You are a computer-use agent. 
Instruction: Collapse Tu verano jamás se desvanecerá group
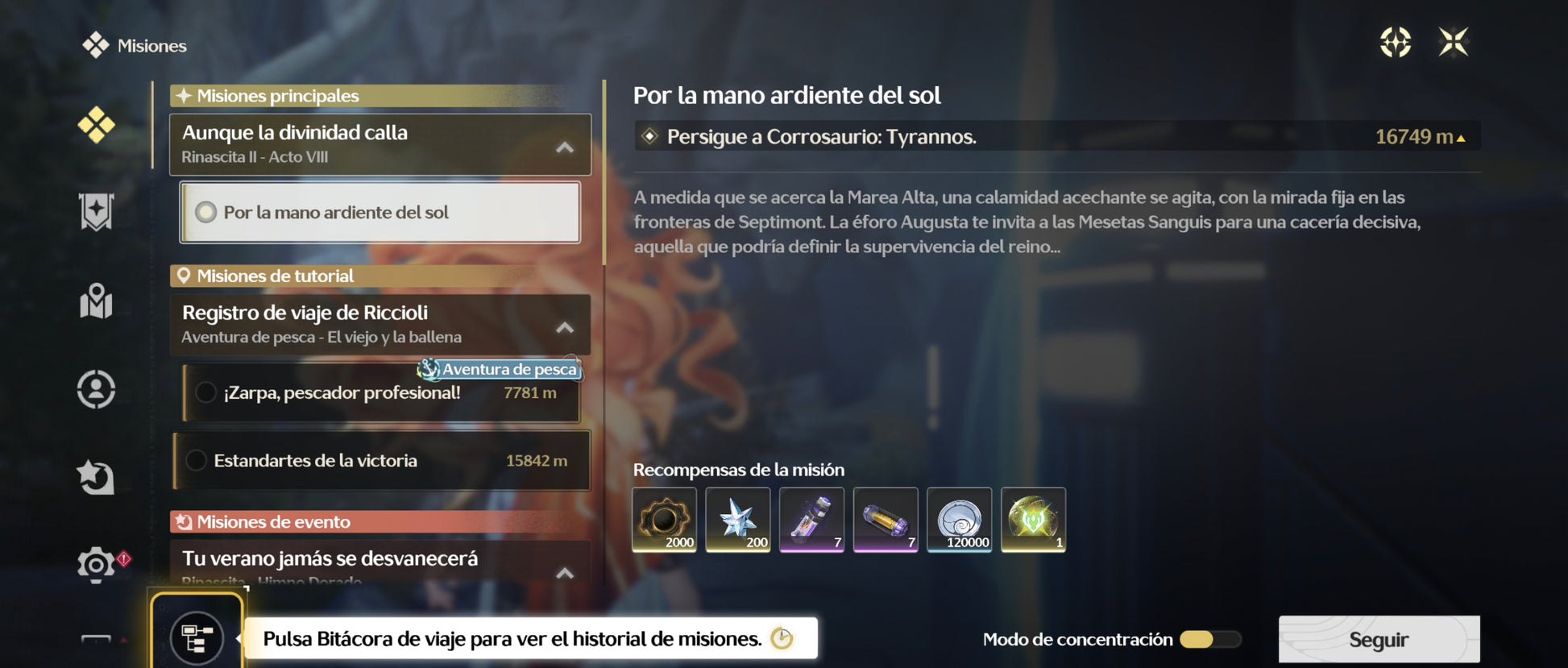tap(565, 573)
